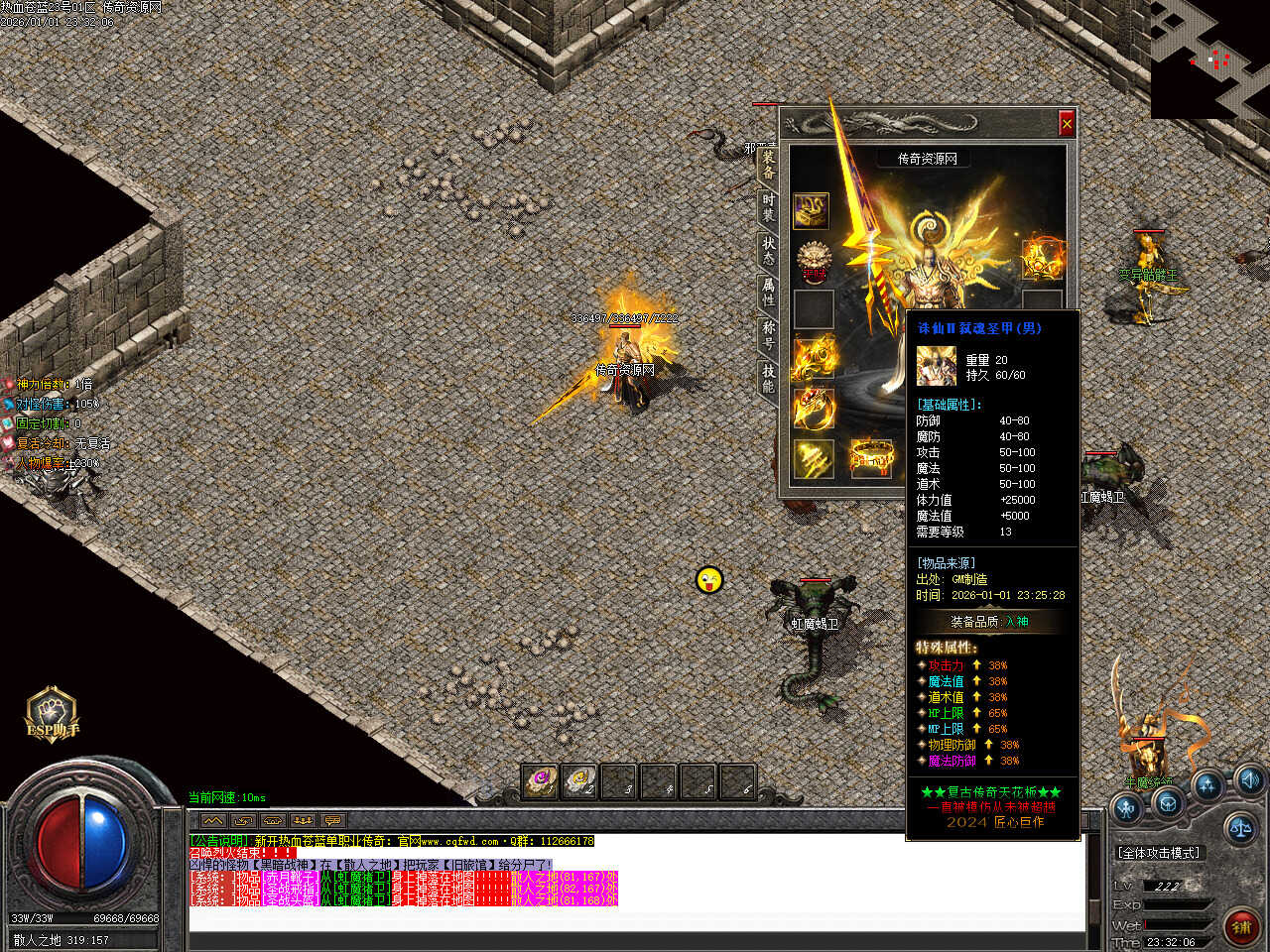Viewport: 1270px width, 952px height.
Task: Select the golden belt equipment slot
Action: pos(870,457)
